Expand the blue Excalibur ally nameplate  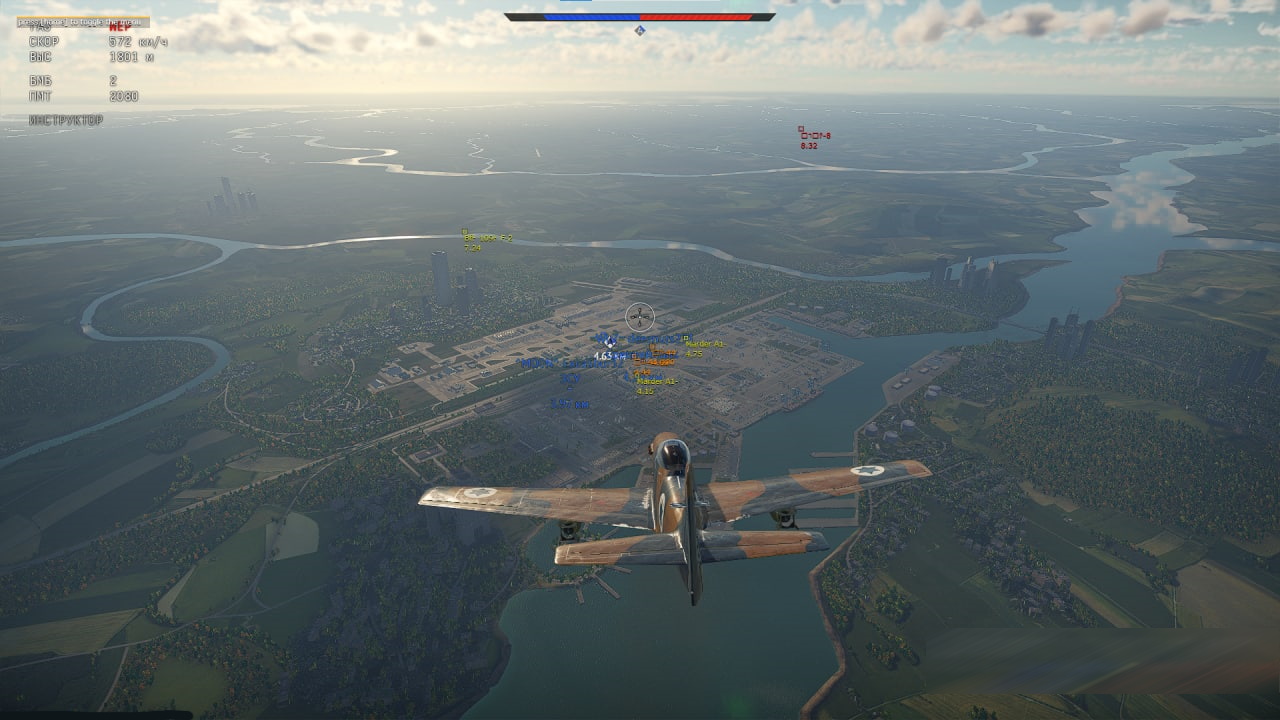pyautogui.click(x=575, y=364)
